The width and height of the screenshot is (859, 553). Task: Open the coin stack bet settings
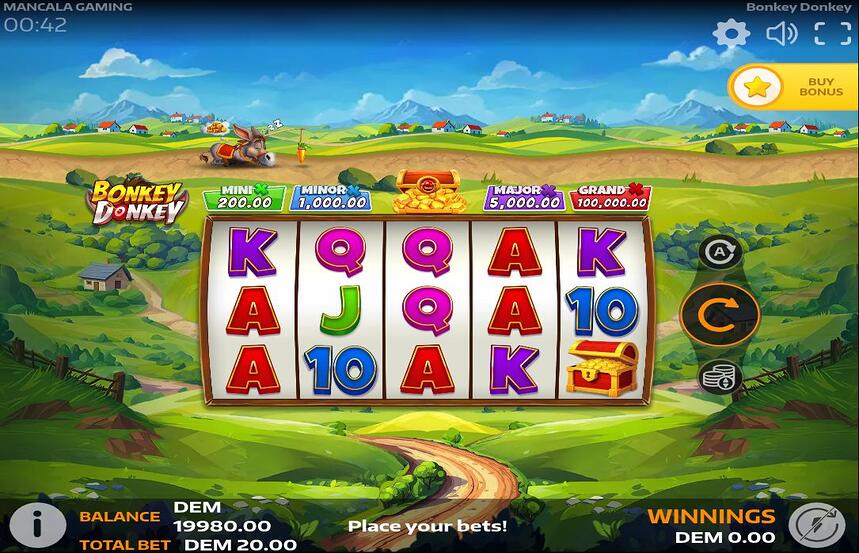click(x=719, y=376)
